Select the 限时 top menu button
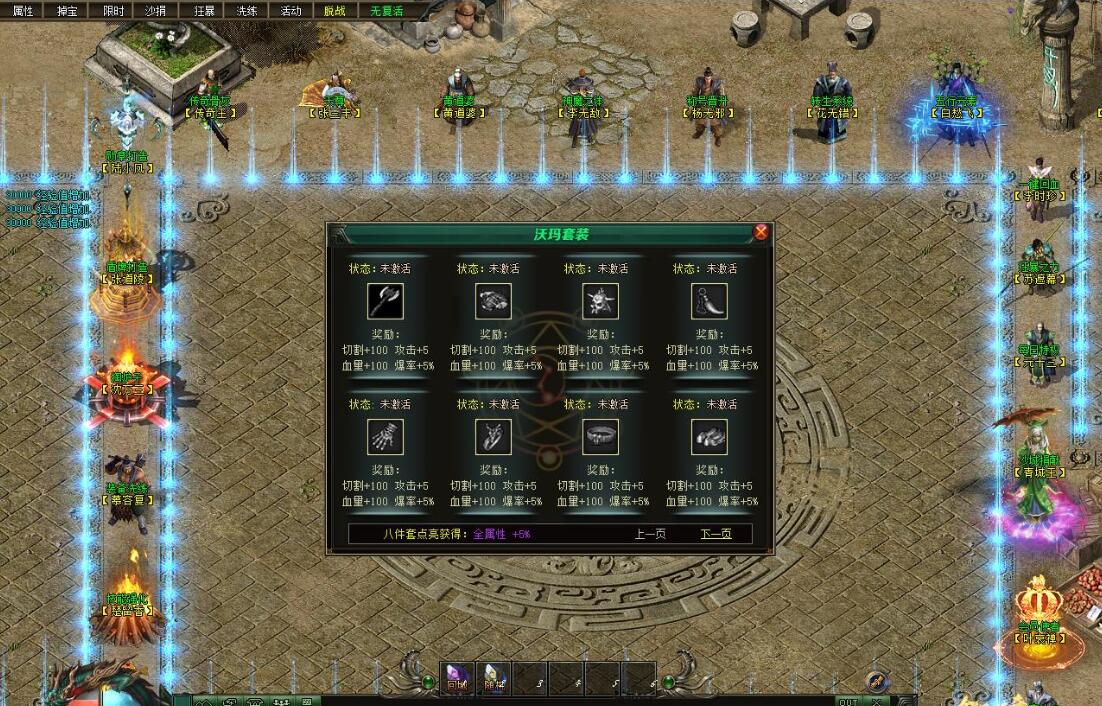Viewport: 1102px width, 706px height. [113, 10]
